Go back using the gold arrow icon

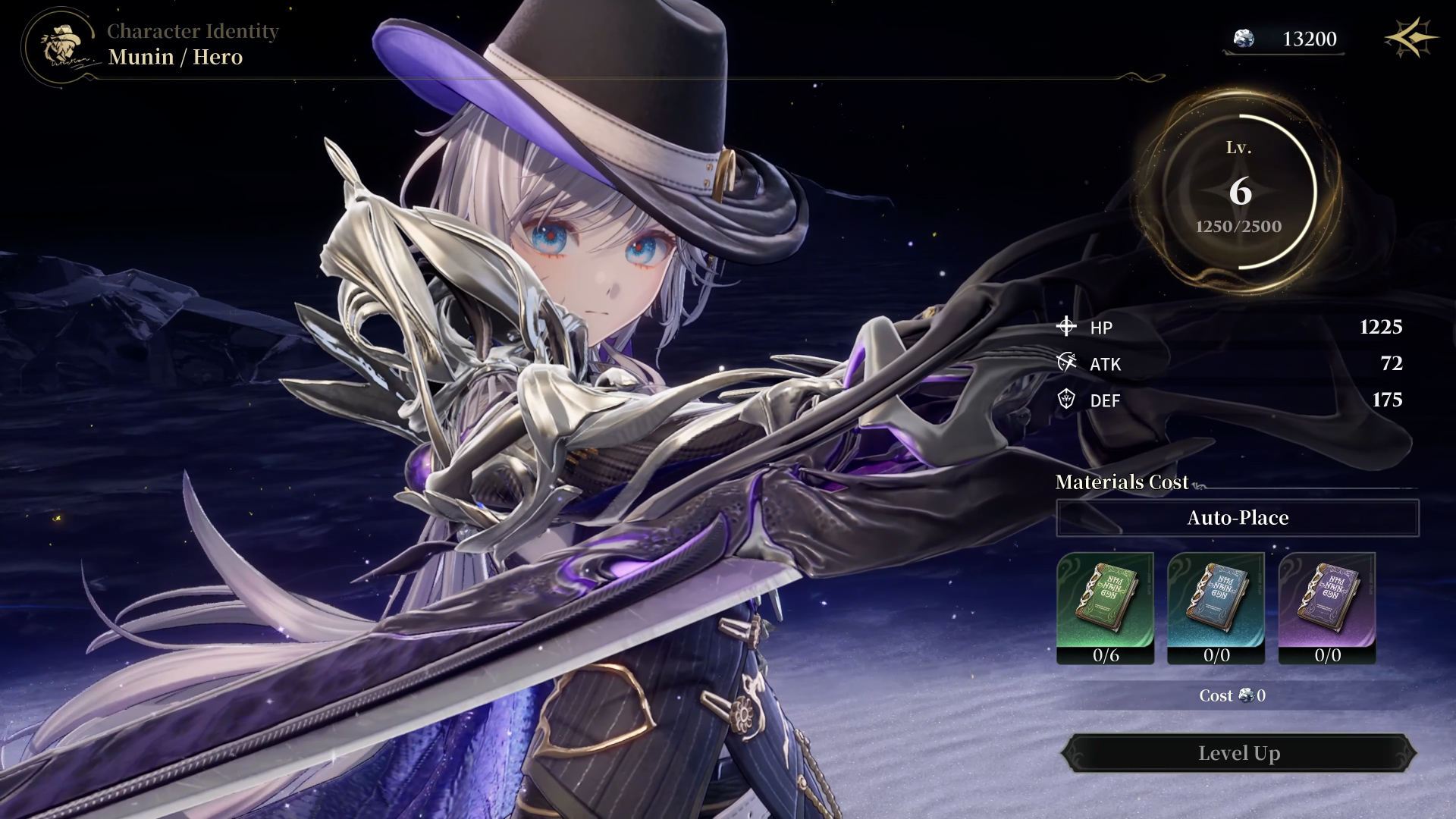[1410, 39]
